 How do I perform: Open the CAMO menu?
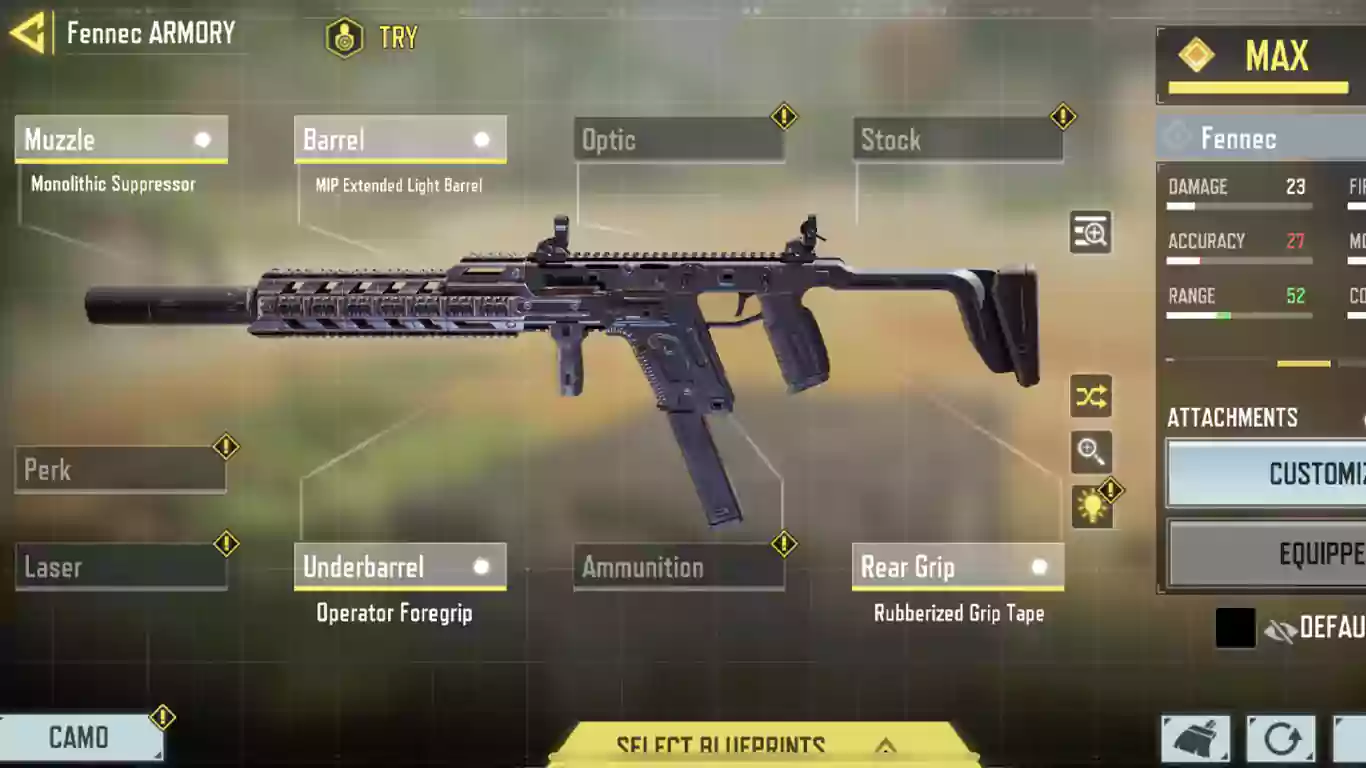80,738
